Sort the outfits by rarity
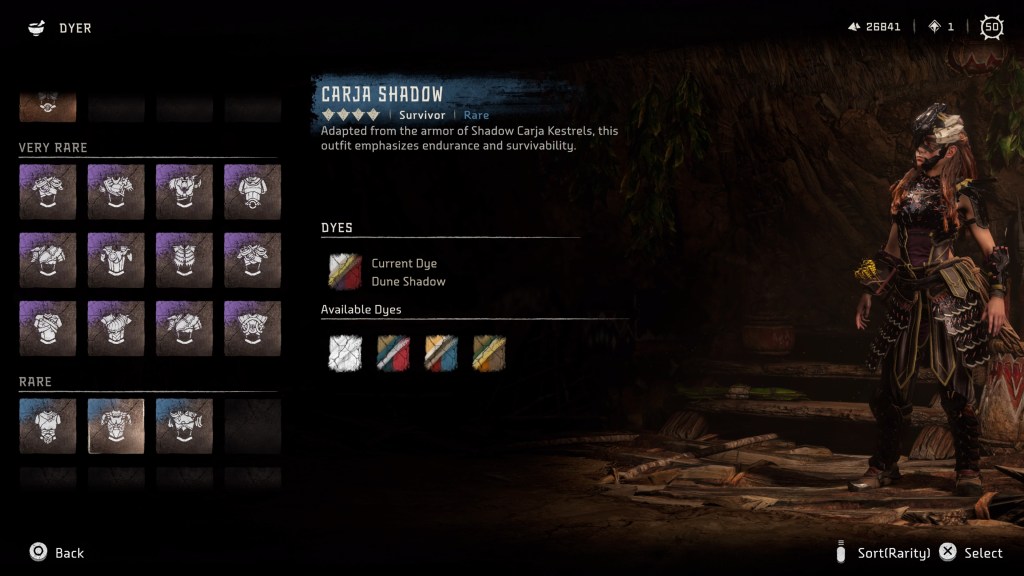1024x576 pixels. (x=884, y=553)
